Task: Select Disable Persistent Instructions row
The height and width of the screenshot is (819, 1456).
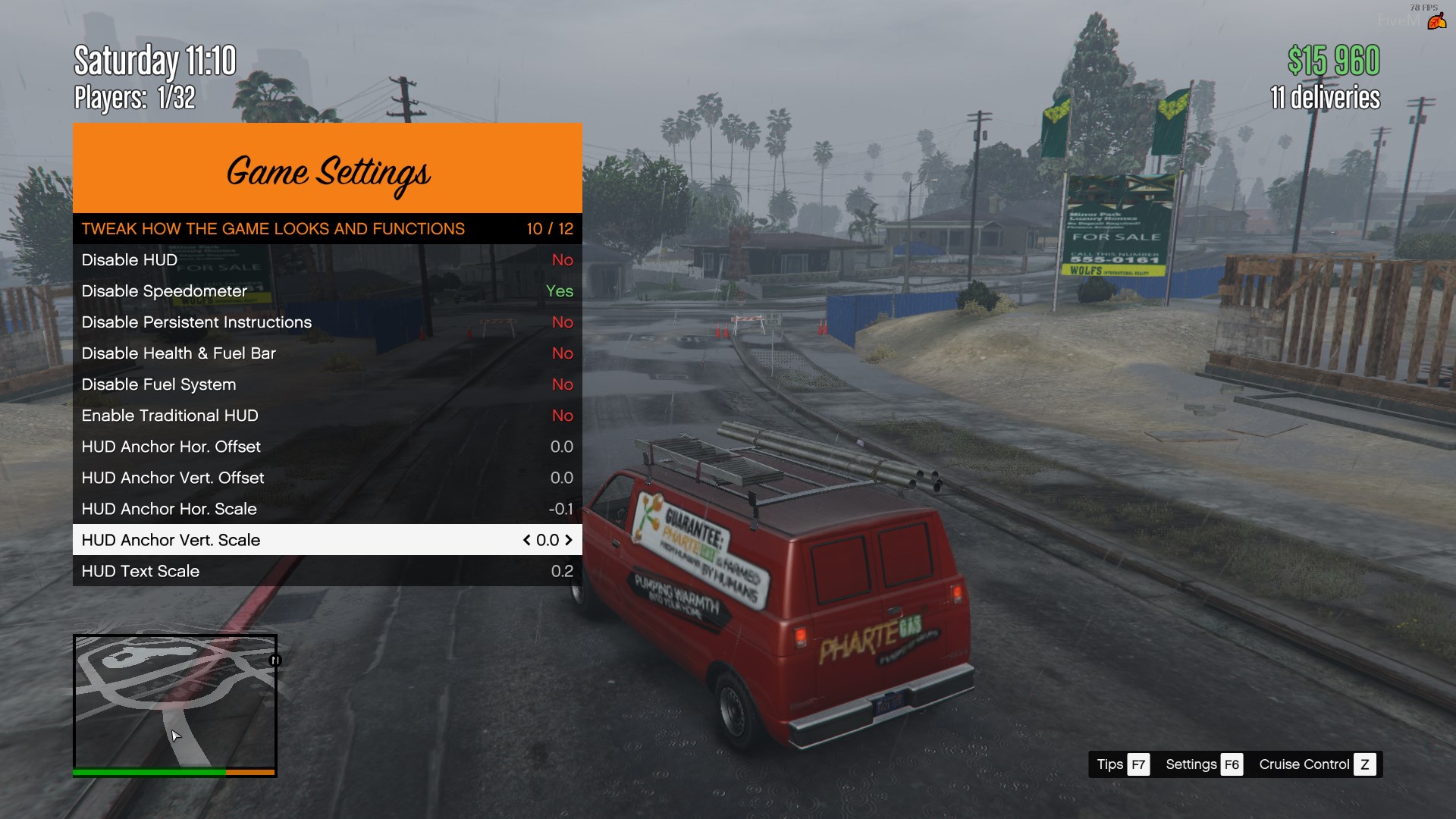Action: (327, 322)
